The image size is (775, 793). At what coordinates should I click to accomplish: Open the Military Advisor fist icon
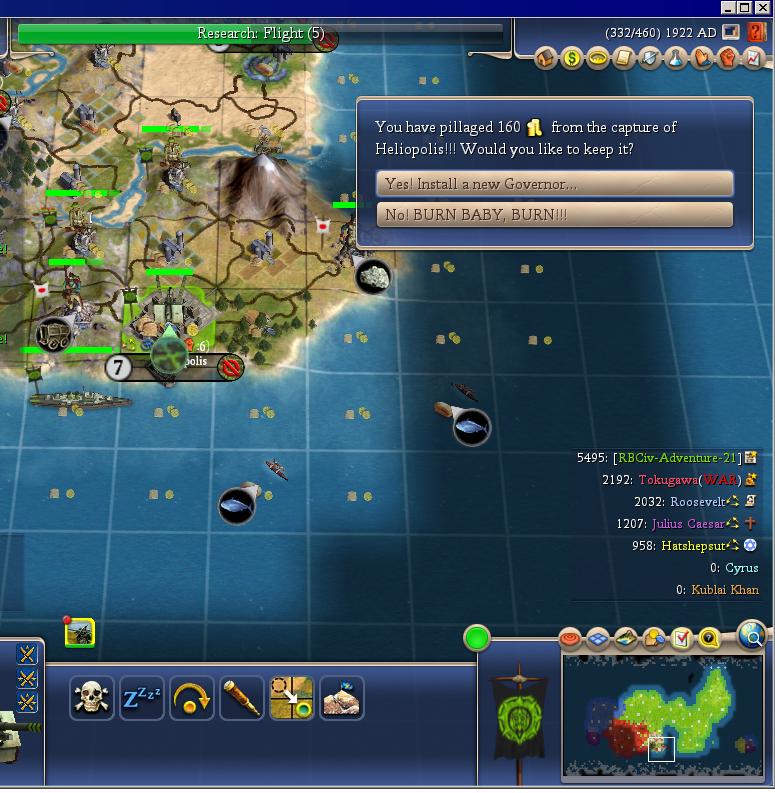point(728,59)
